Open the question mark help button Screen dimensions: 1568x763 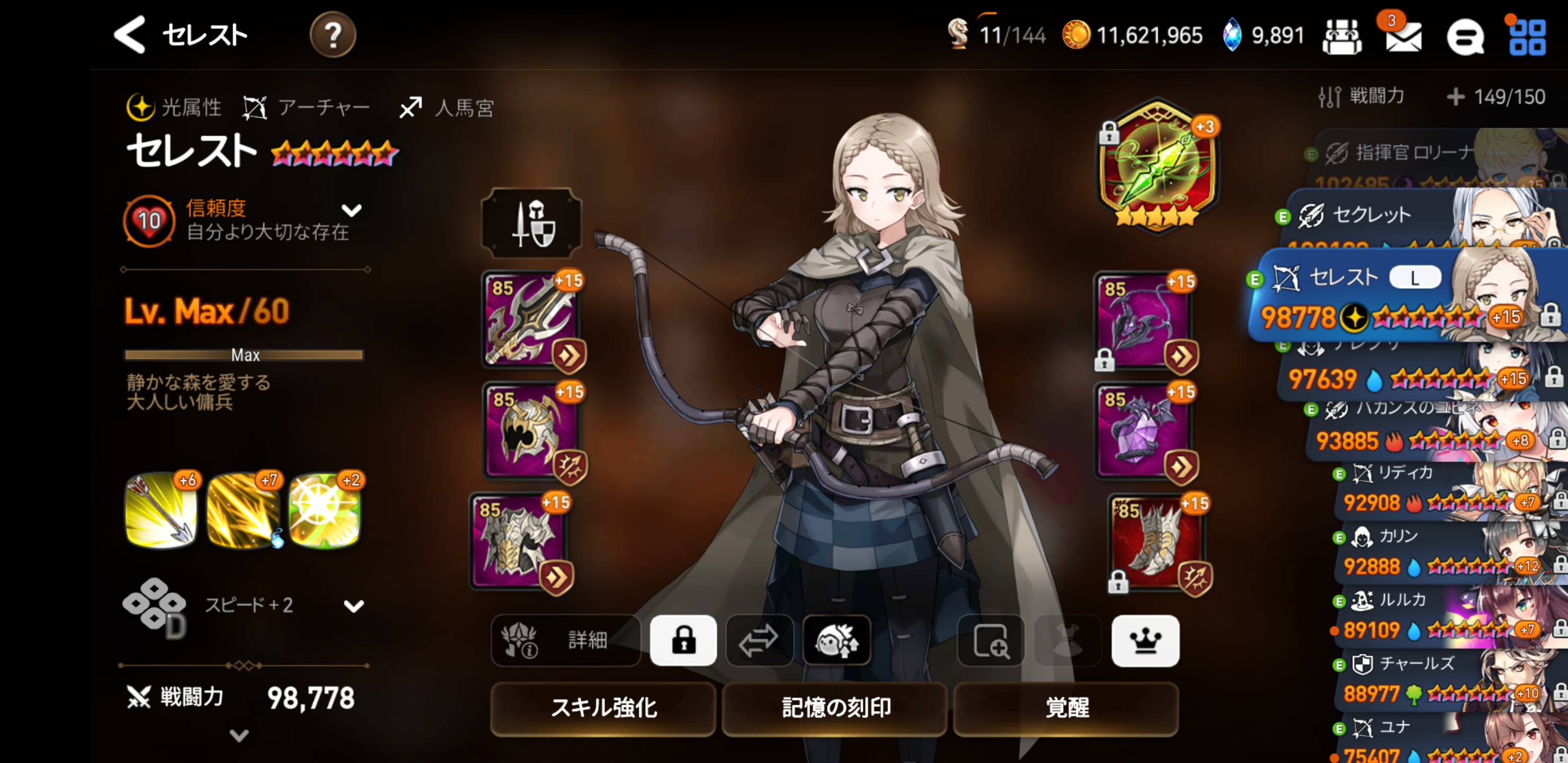point(332,36)
